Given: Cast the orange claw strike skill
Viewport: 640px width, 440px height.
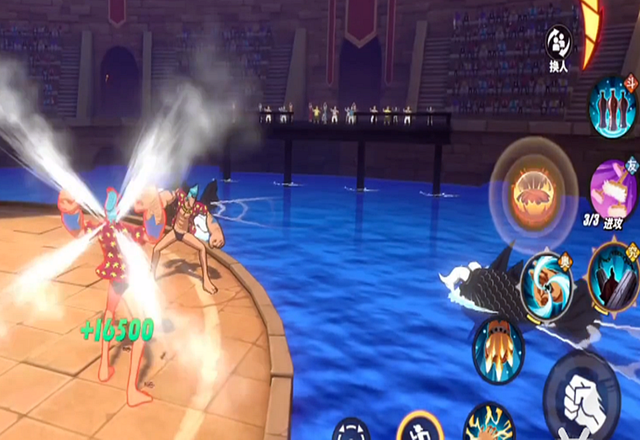Looking at the screenshot, I should [496, 344].
